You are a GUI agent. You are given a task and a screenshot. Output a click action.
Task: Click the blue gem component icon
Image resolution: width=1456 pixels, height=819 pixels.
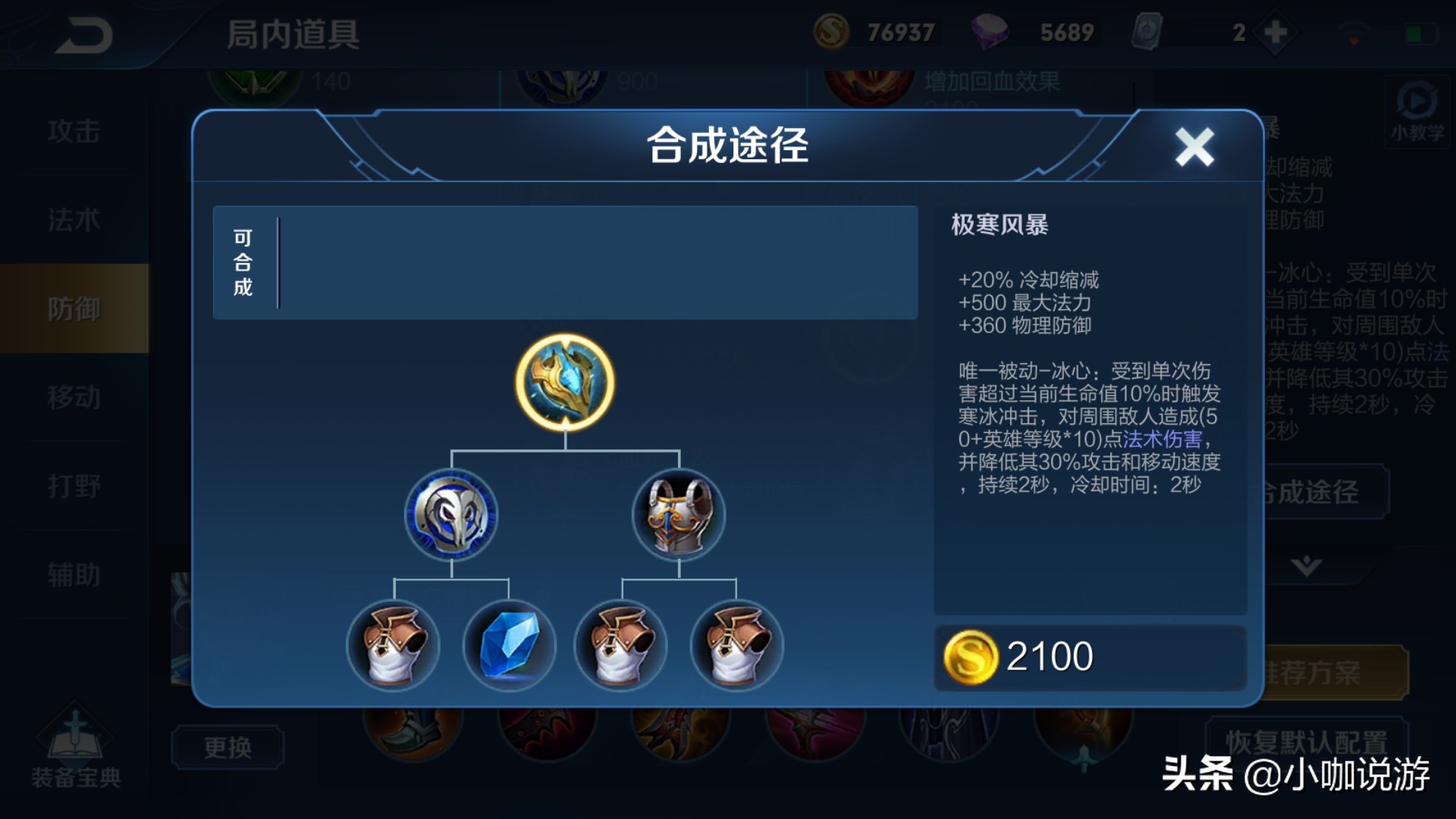[508, 646]
